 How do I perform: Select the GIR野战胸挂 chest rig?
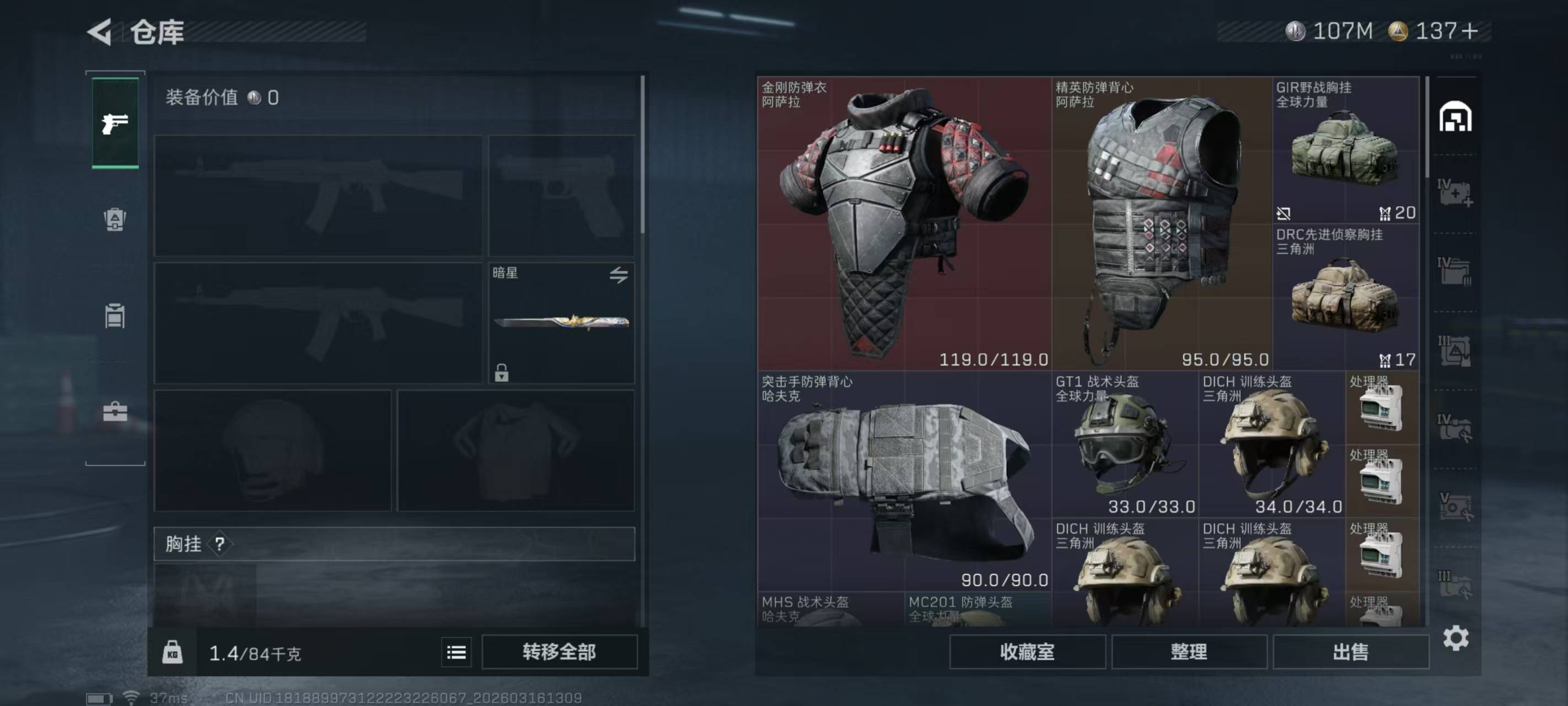(x=1346, y=151)
